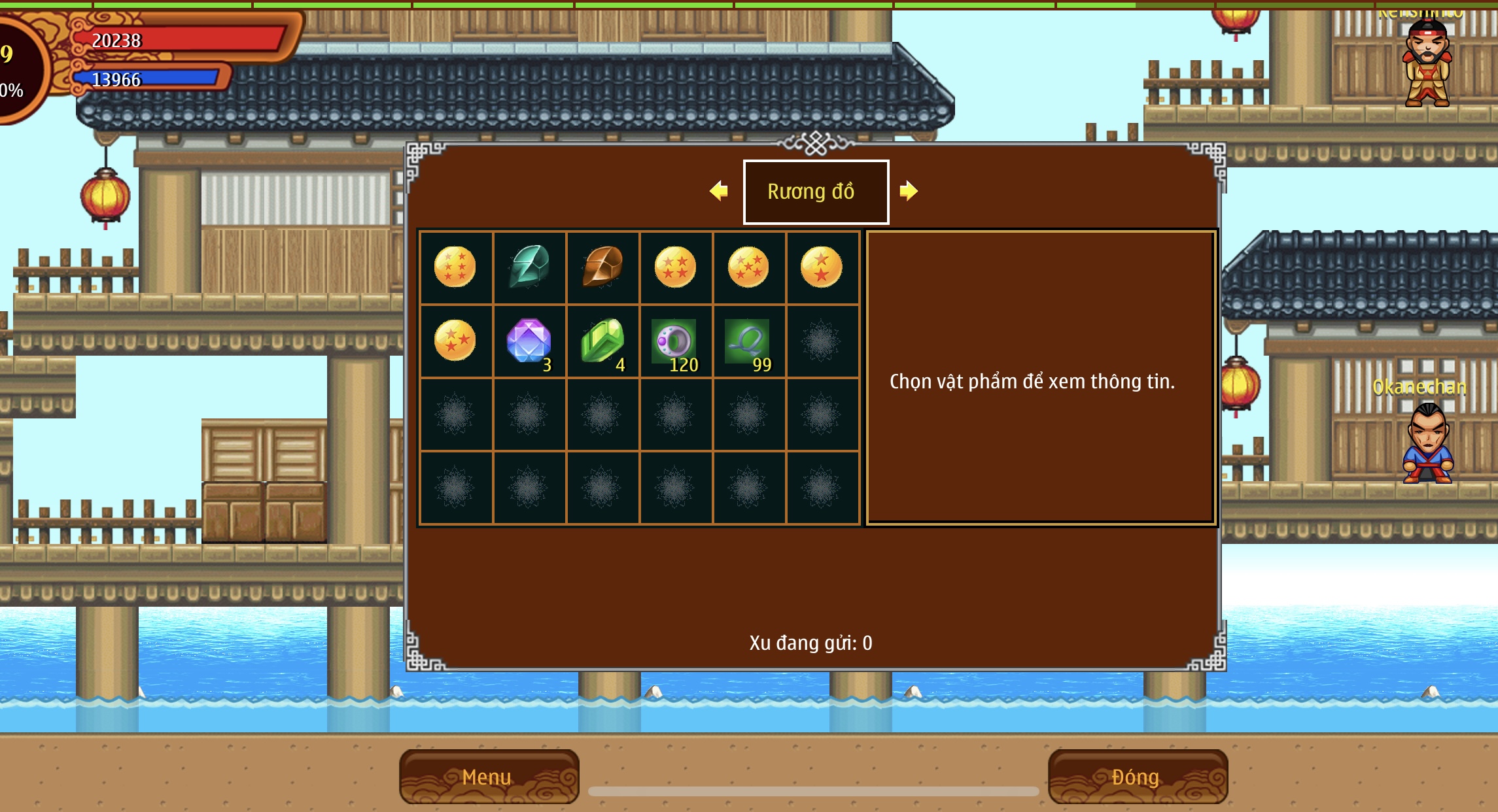Select the six-star dragon ball
The width and height of the screenshot is (1498, 812).
click(455, 267)
